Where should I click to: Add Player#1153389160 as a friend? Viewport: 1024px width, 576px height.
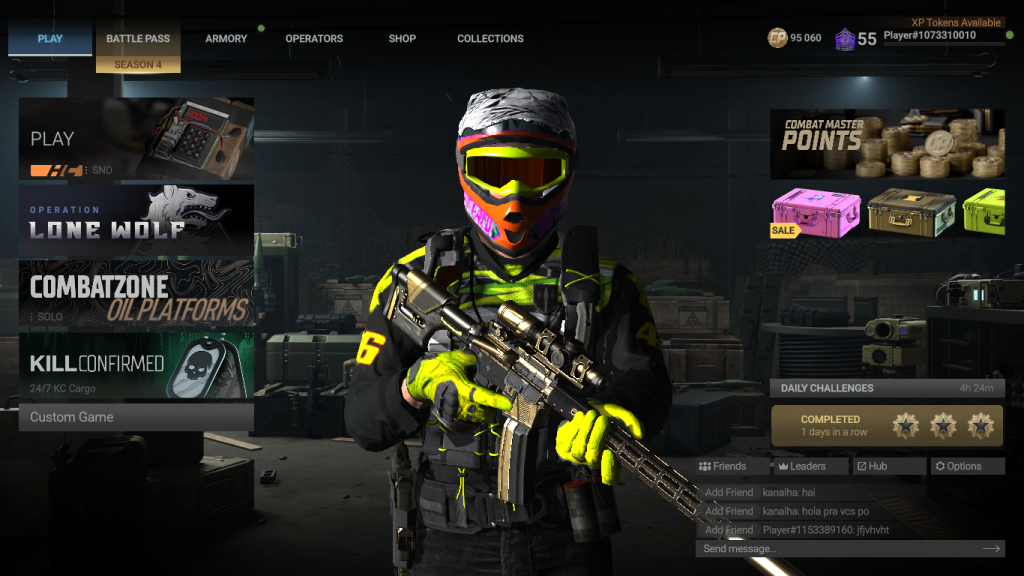coord(729,530)
